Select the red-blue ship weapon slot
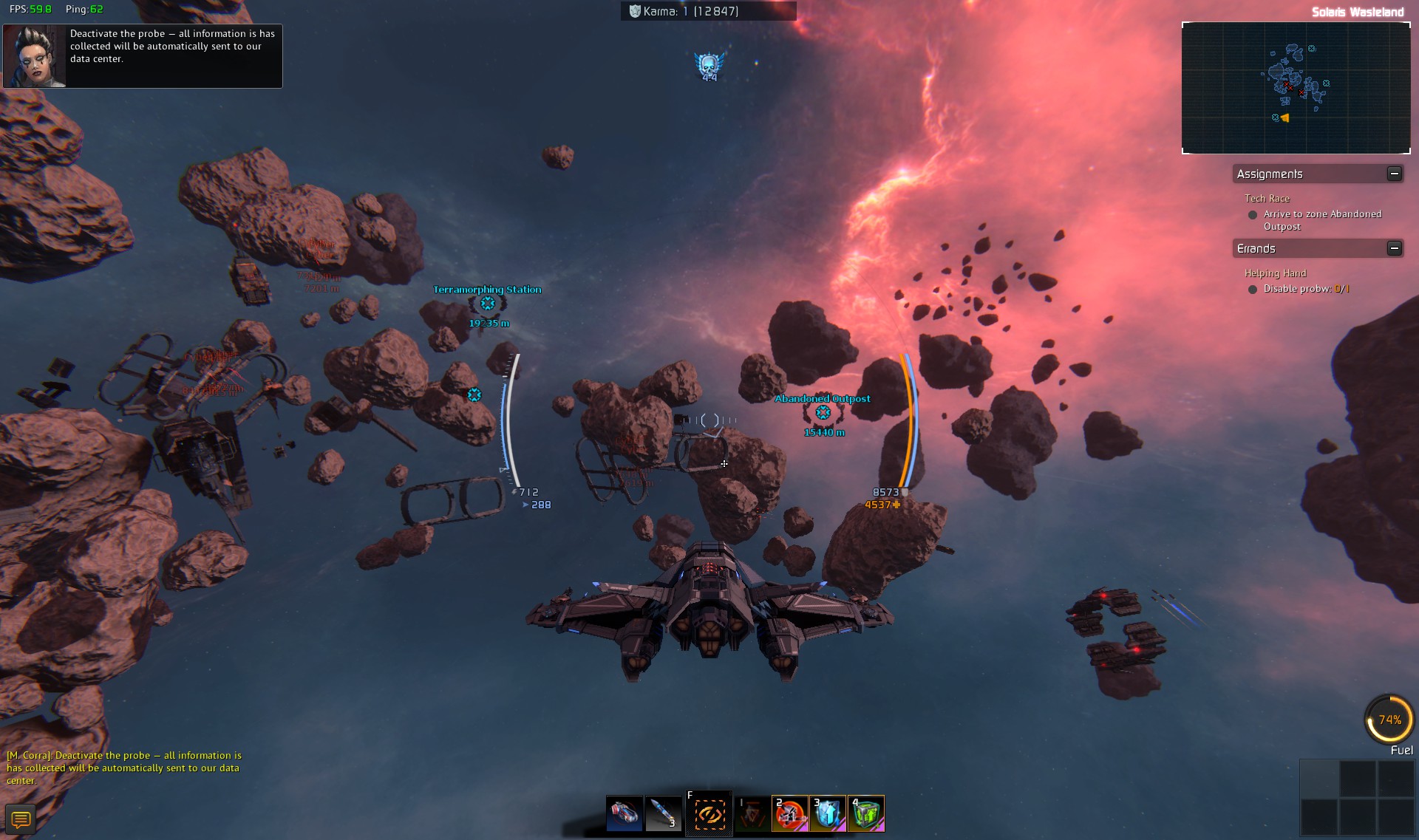Viewport: 1419px width, 840px height. point(624,814)
